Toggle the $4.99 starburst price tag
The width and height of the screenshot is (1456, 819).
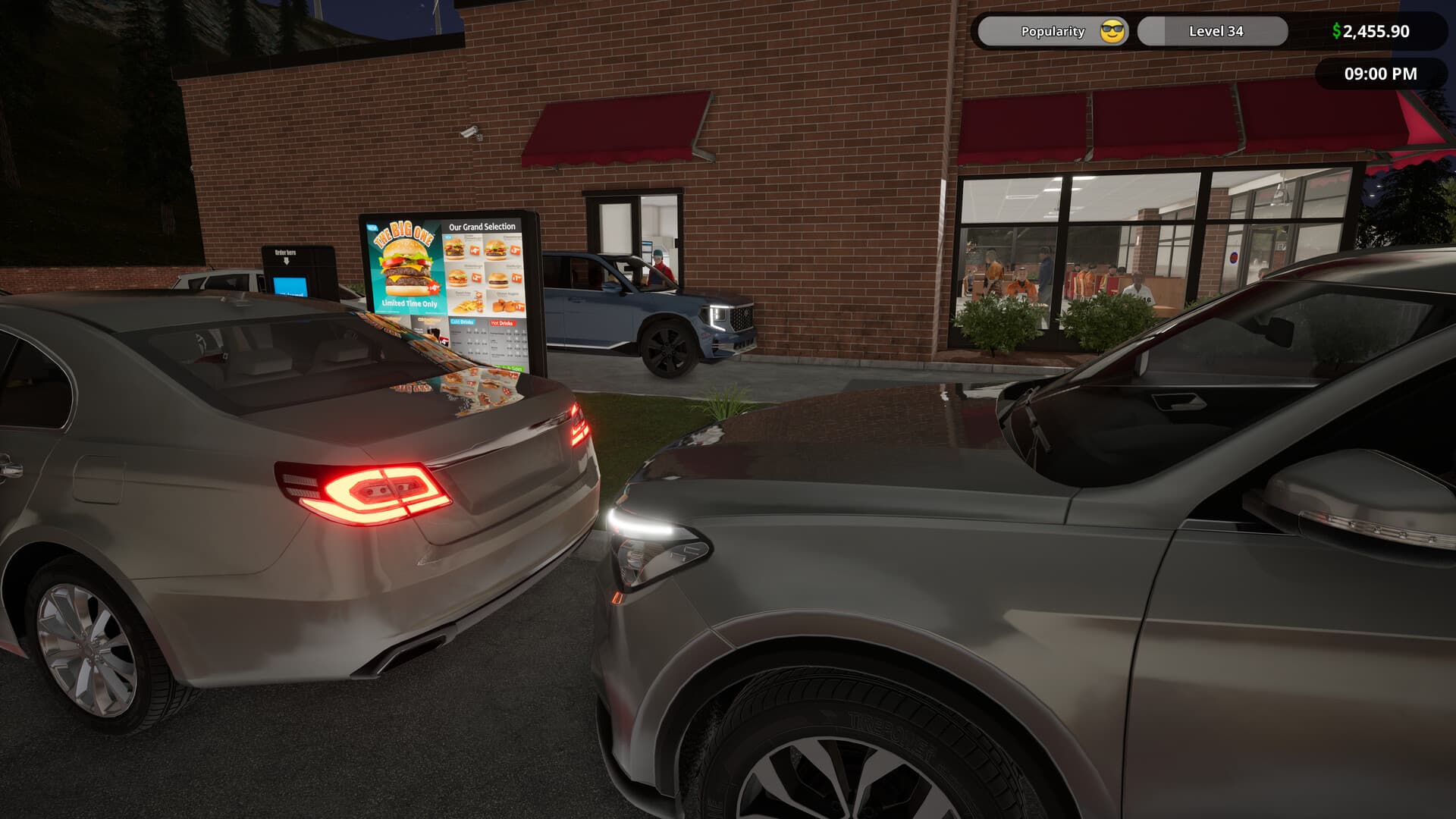point(433,289)
